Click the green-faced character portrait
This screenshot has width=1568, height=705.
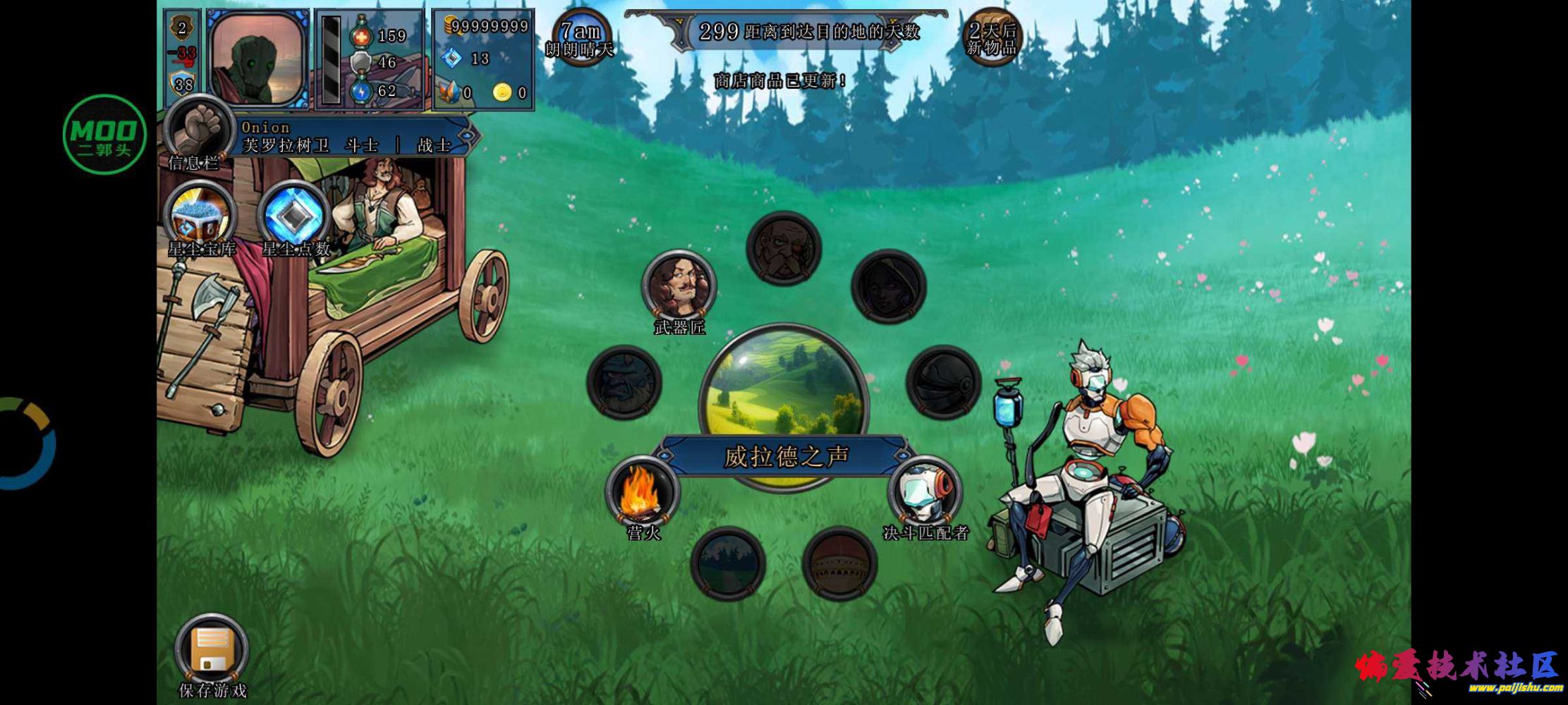pos(258,59)
